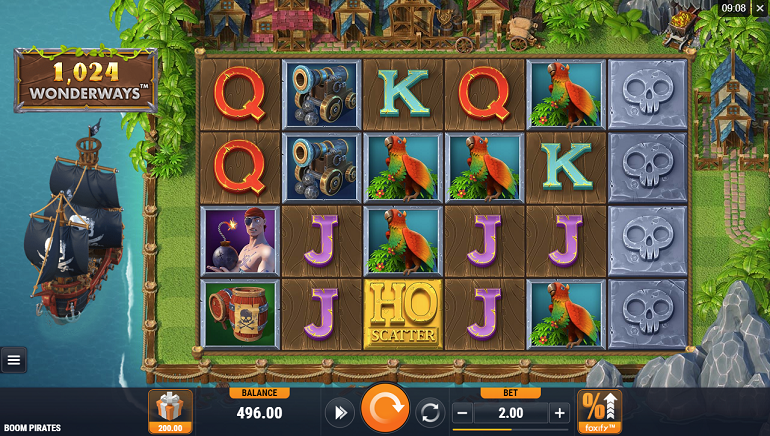Open the hamburger menu
770x436 pixels.
(x=14, y=360)
